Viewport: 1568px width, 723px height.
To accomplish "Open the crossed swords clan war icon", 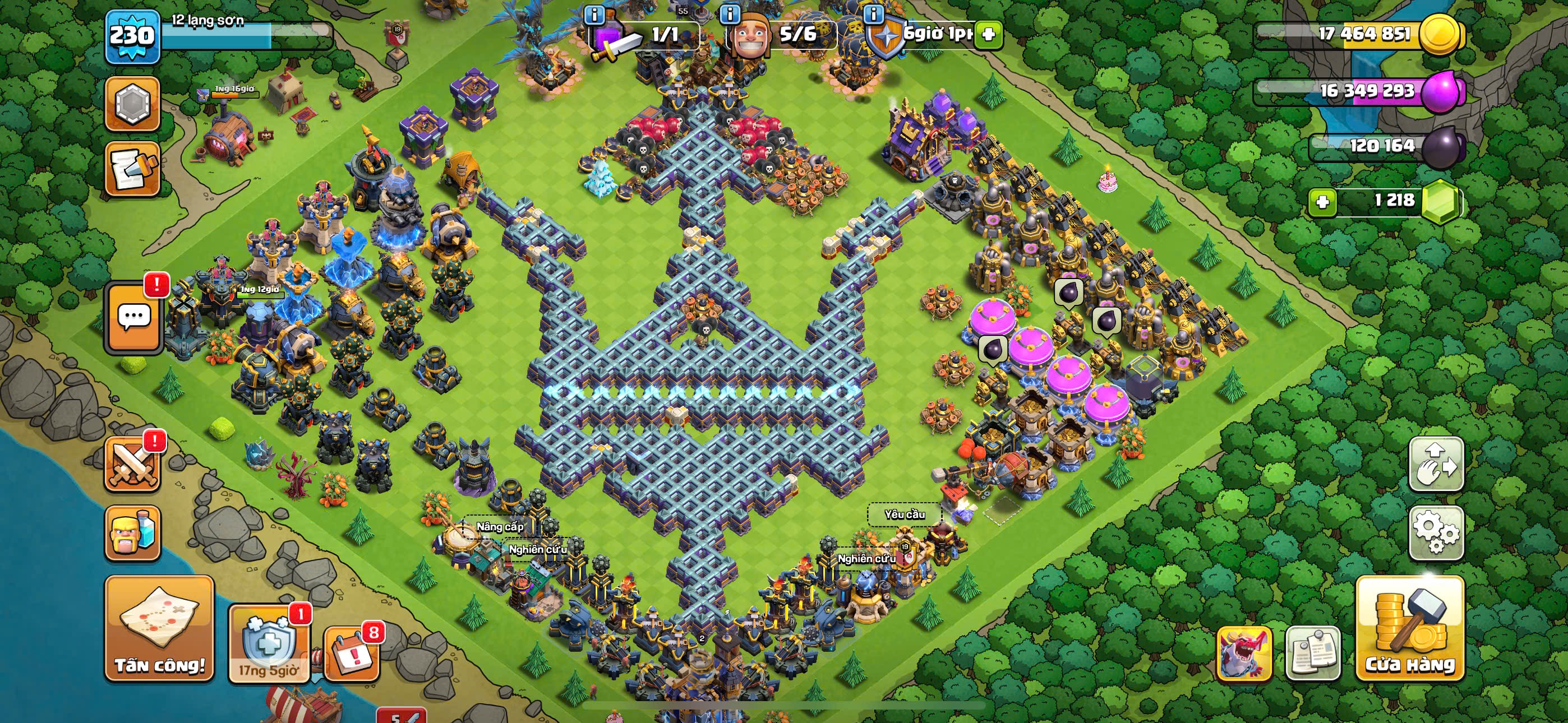I will (133, 465).
